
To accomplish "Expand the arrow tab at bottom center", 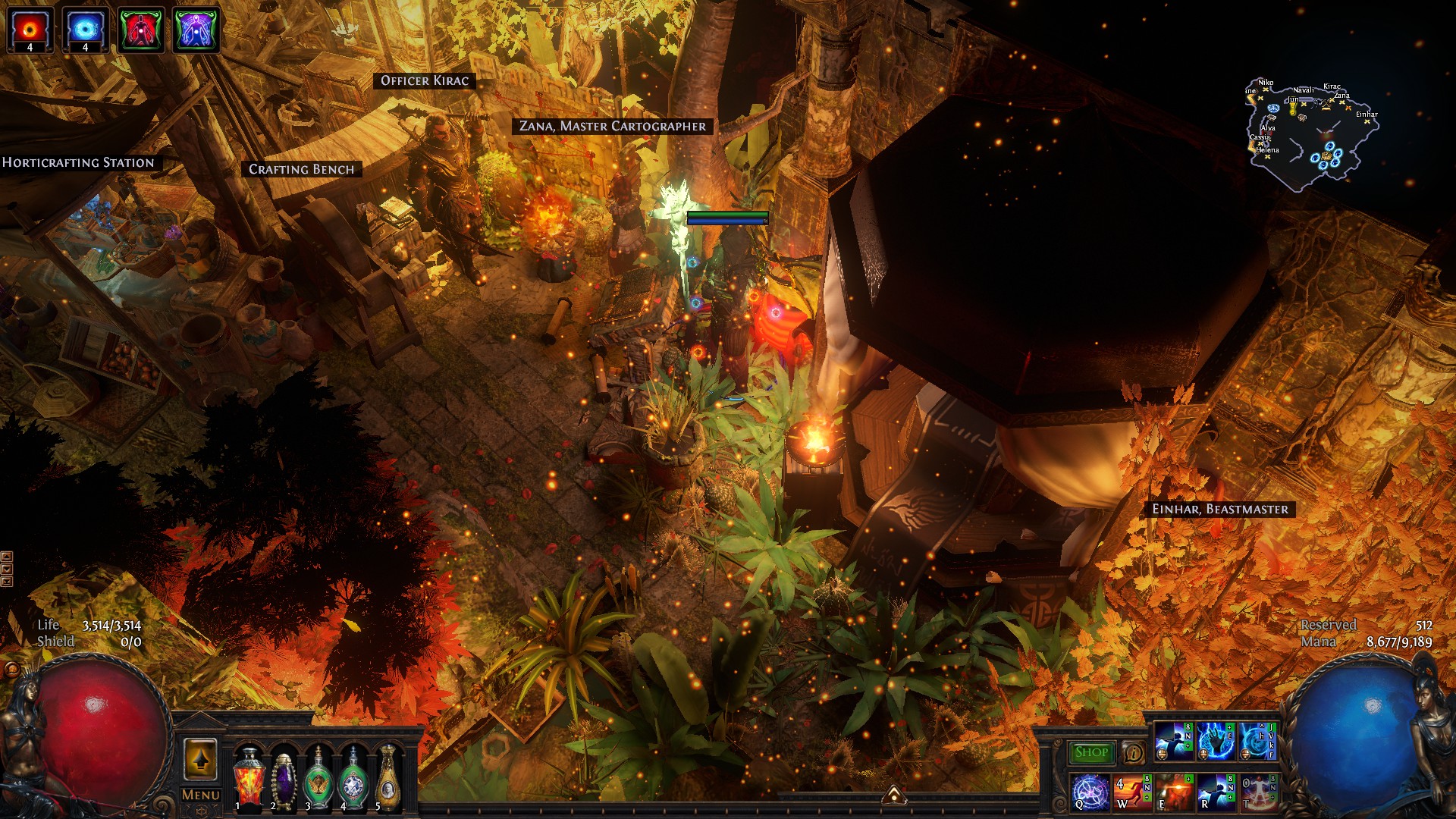I will (x=894, y=794).
